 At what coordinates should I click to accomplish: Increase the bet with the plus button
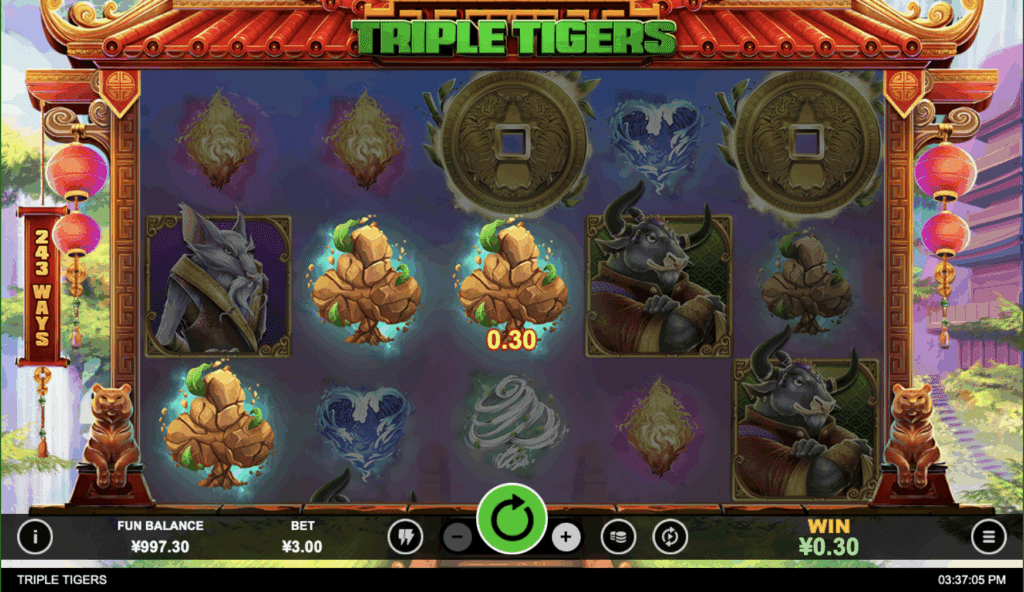[565, 537]
